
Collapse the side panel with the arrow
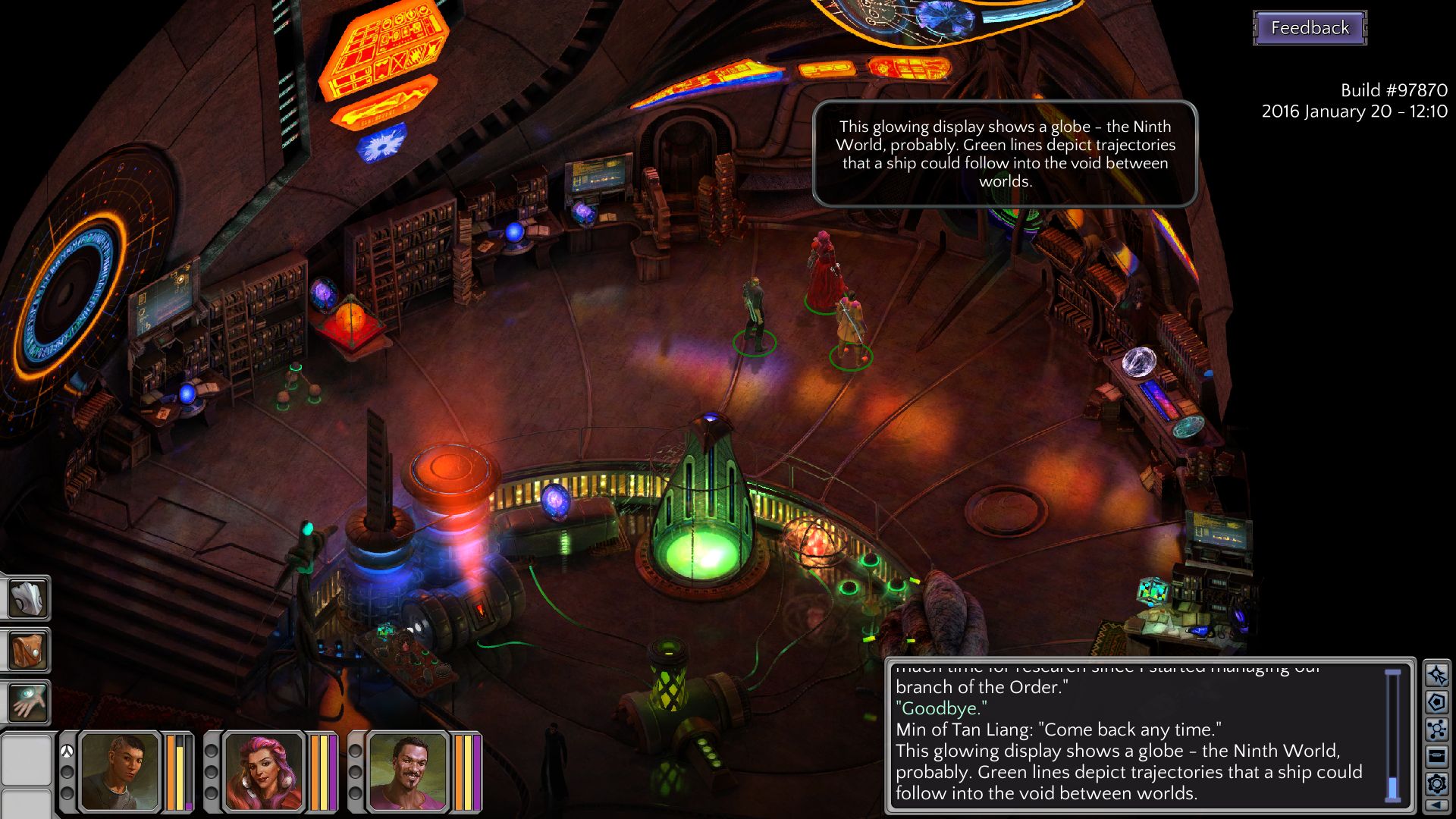coord(1436,805)
